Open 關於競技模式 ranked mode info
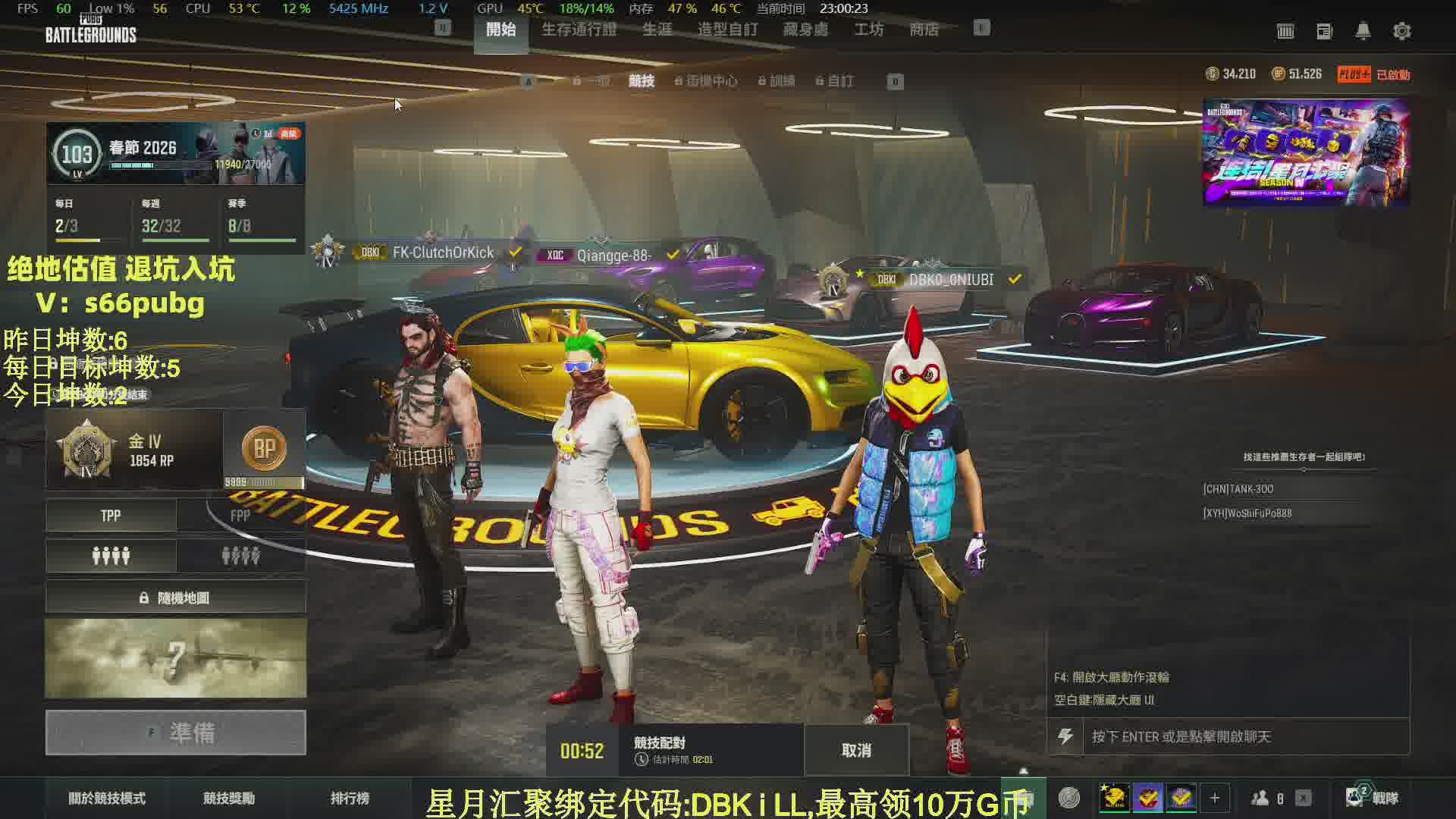This screenshot has width=1456, height=819. point(107,798)
